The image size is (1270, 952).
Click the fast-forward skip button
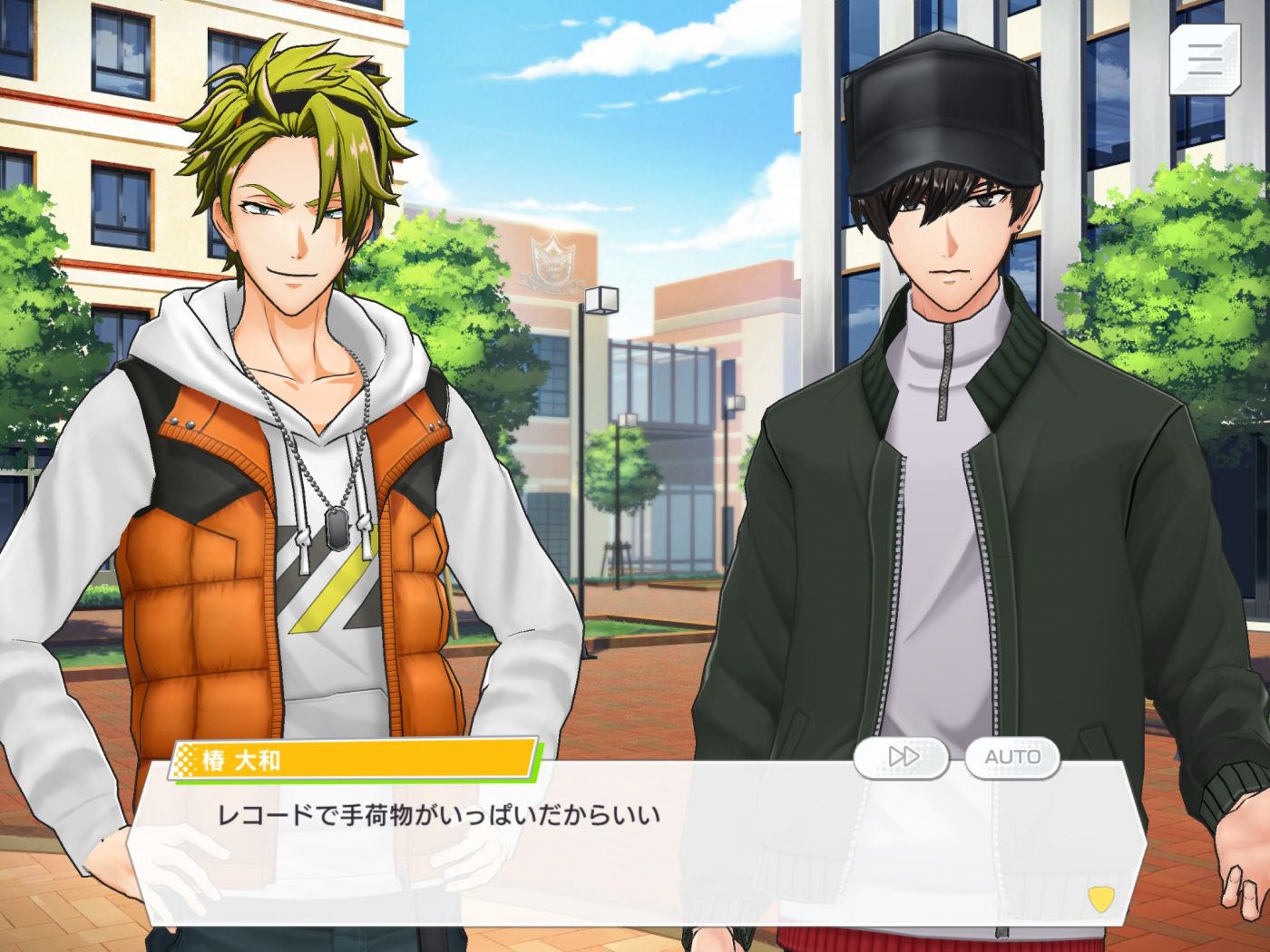pos(902,757)
